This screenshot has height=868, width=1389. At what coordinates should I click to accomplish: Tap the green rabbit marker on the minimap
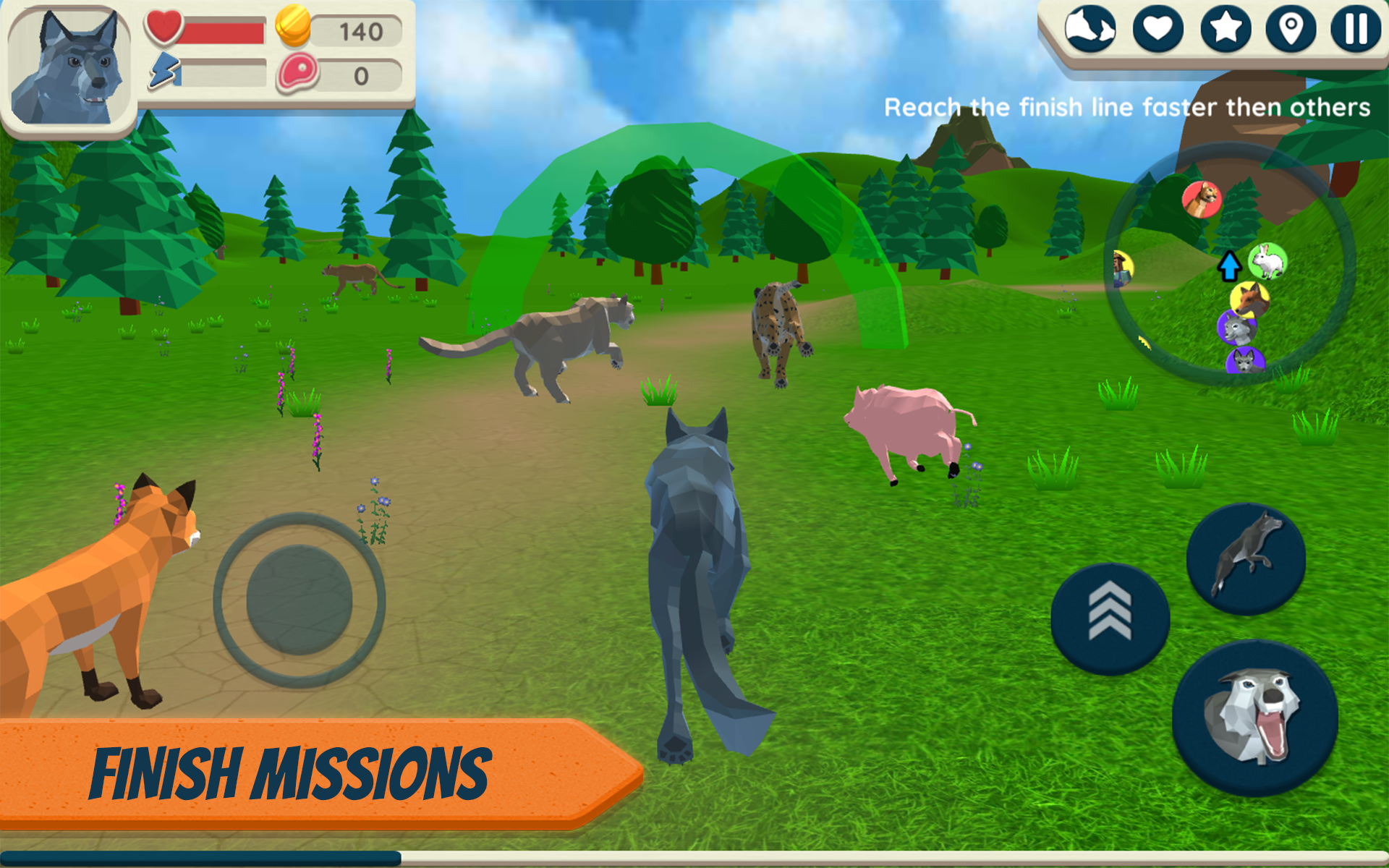tap(1269, 262)
